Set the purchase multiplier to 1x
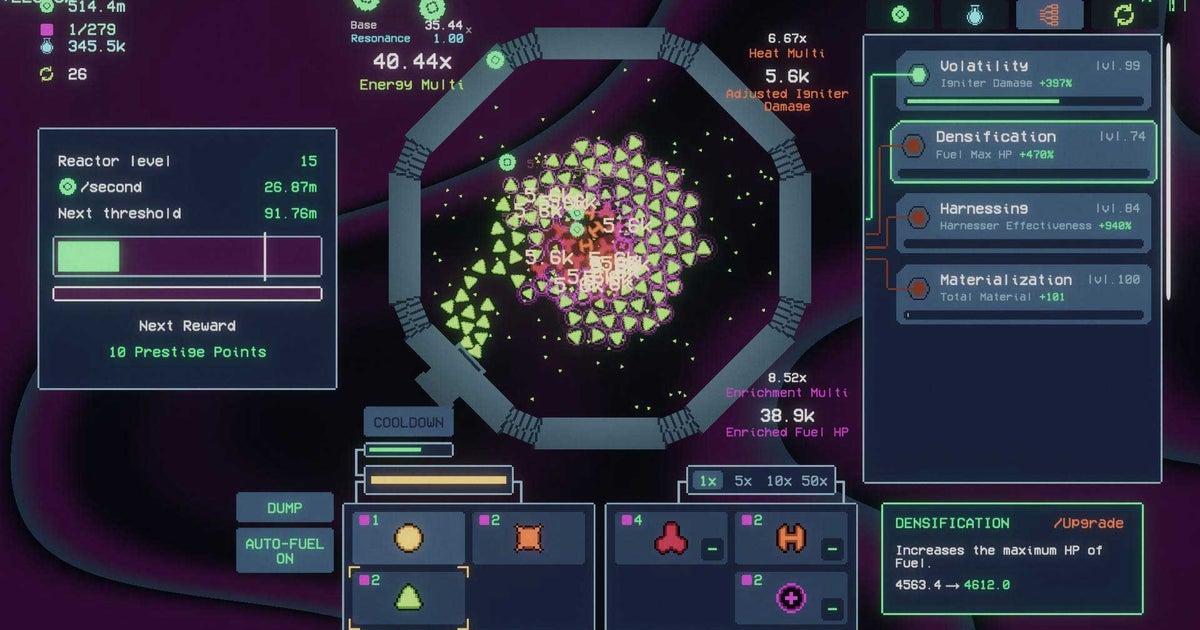Screen dimensions: 1200x630 tap(708, 481)
